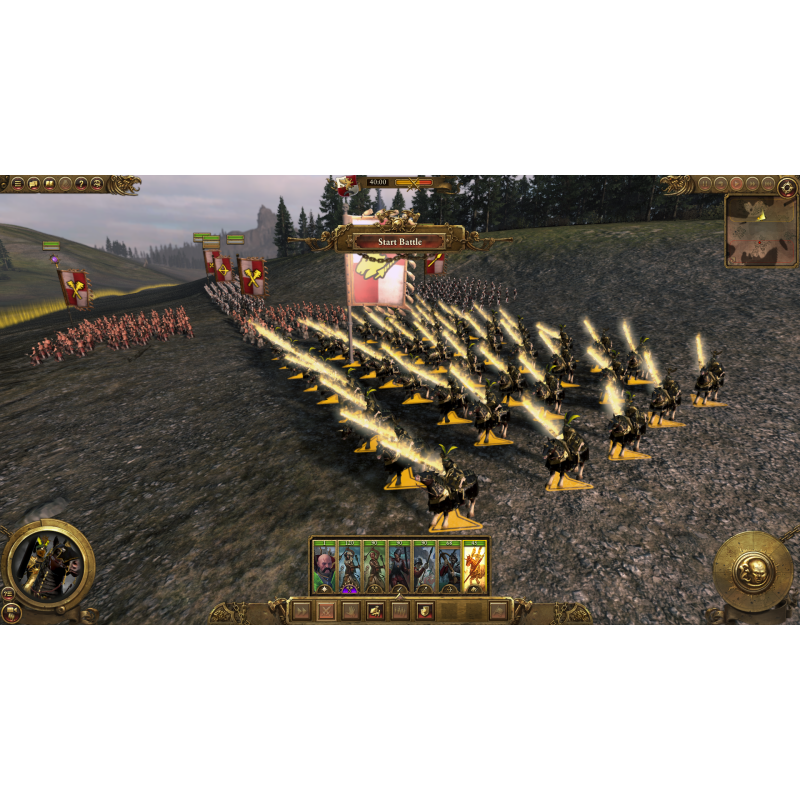Viewport: 800px width, 800px height.
Task: Set battle speed to fast forward
Action: coord(752,184)
